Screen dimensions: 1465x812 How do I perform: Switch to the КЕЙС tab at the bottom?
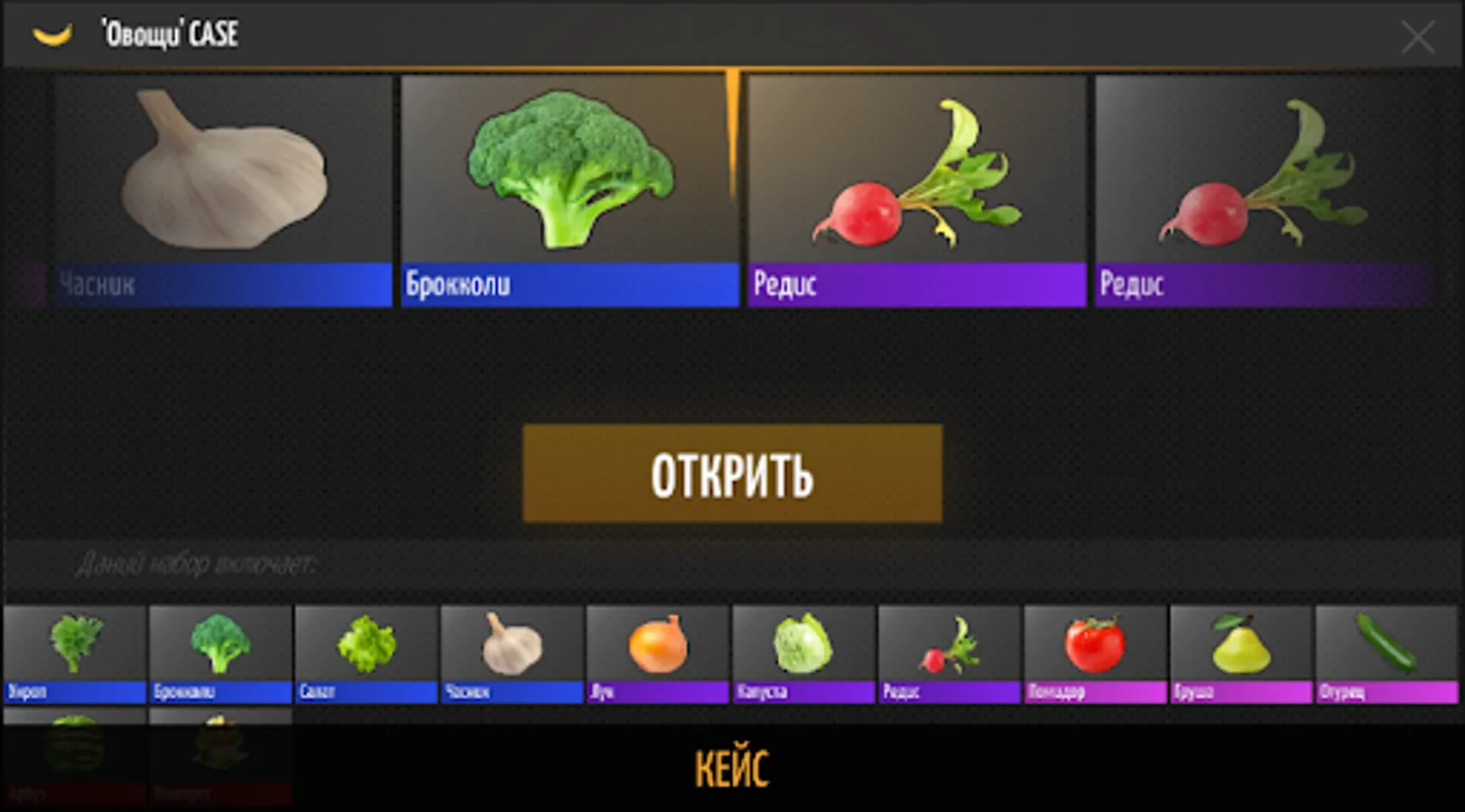point(732,769)
